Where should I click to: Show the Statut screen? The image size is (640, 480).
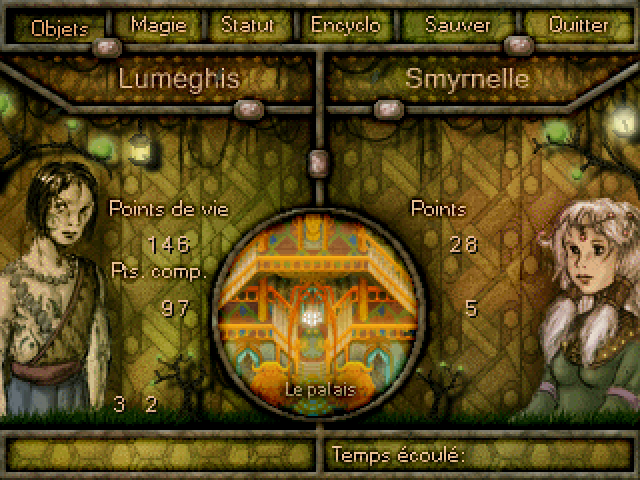pos(249,25)
